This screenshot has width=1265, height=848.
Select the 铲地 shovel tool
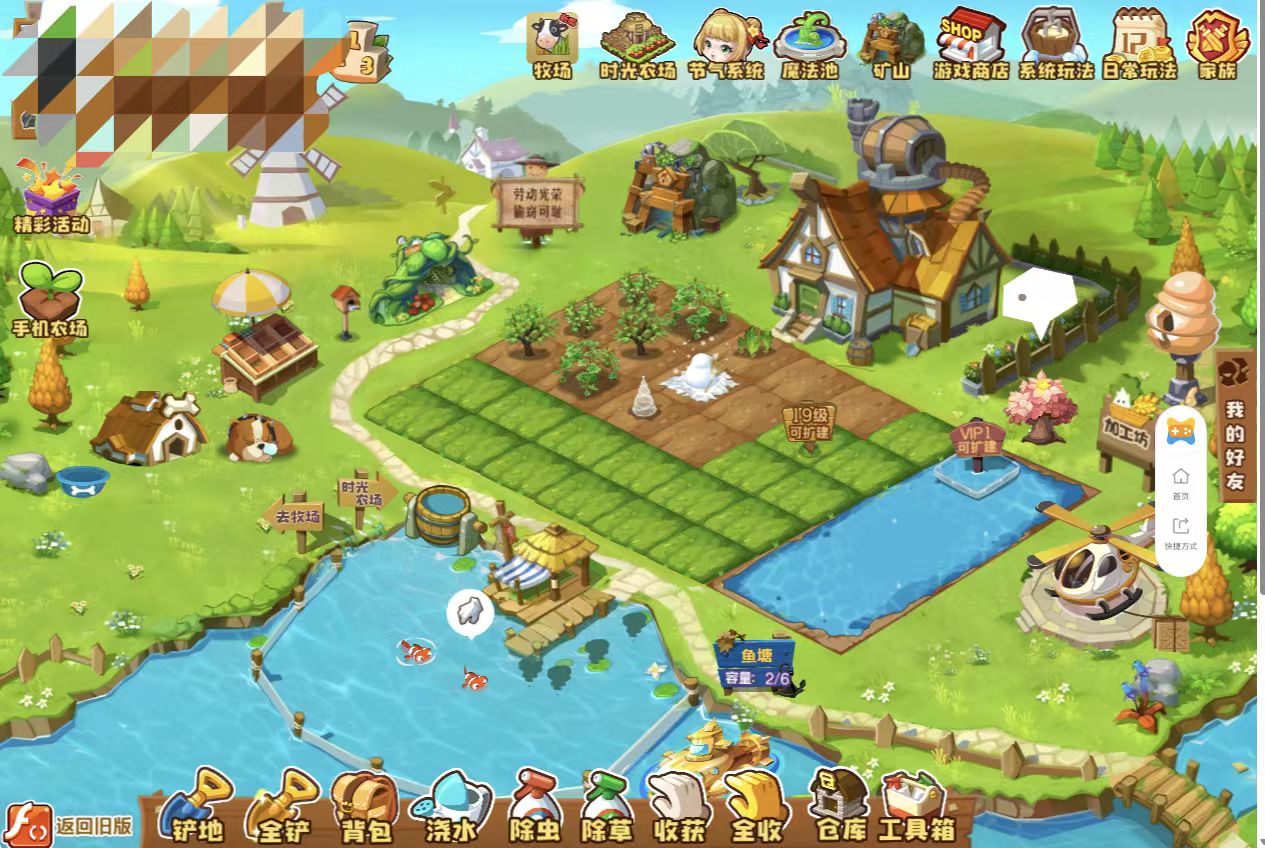coord(197,806)
